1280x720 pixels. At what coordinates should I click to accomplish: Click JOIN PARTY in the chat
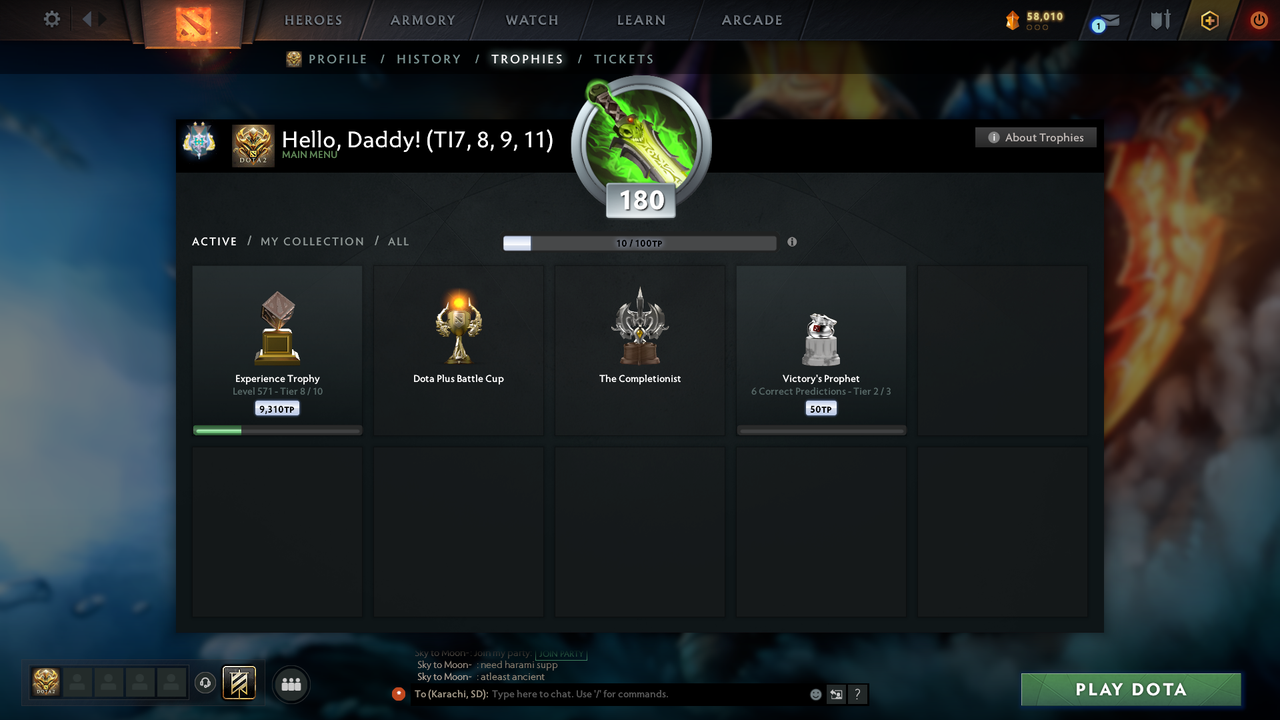[563, 653]
